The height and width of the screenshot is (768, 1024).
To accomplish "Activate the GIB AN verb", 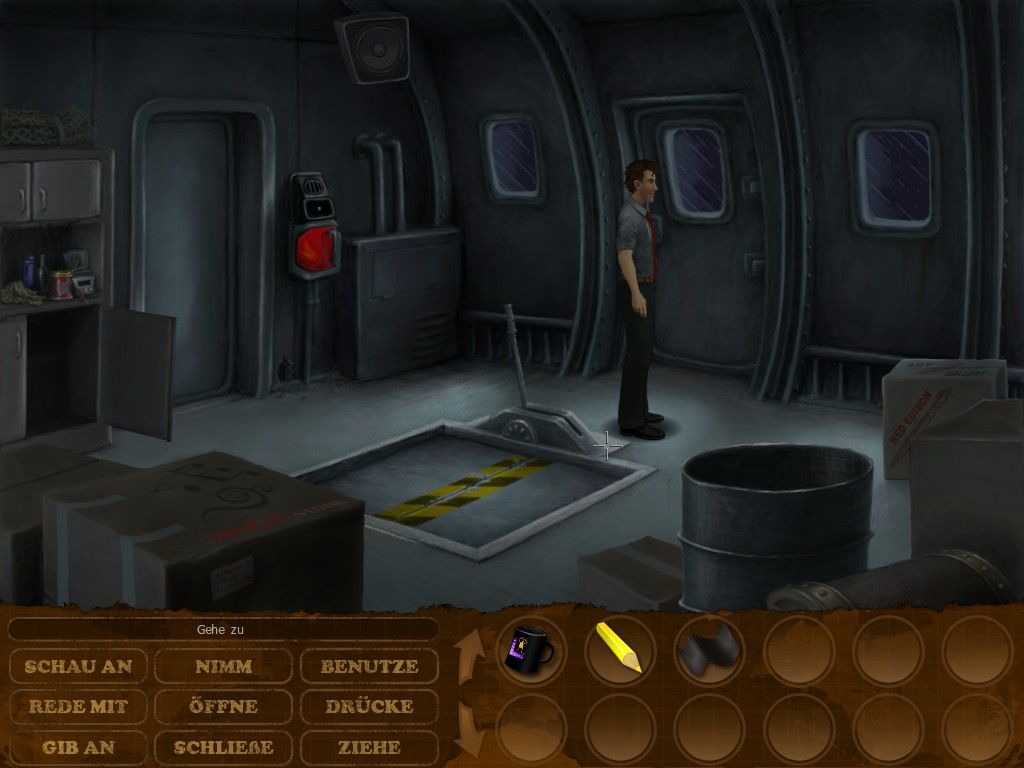I will (x=79, y=746).
